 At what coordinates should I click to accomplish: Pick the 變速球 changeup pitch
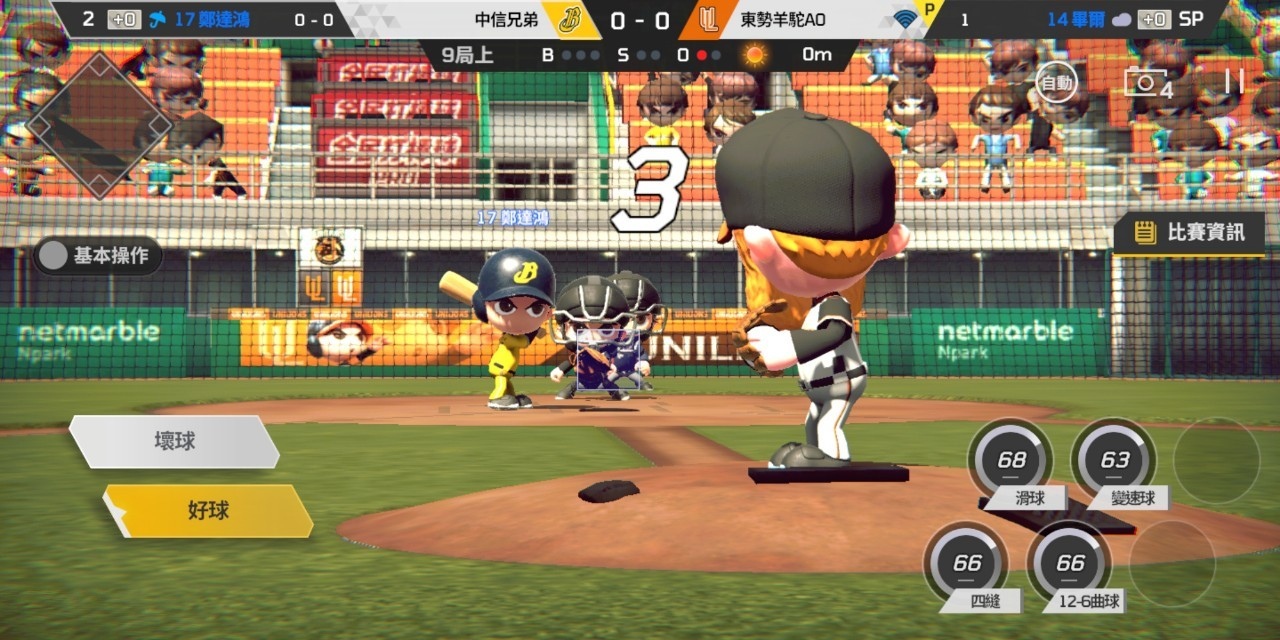(x=1114, y=461)
